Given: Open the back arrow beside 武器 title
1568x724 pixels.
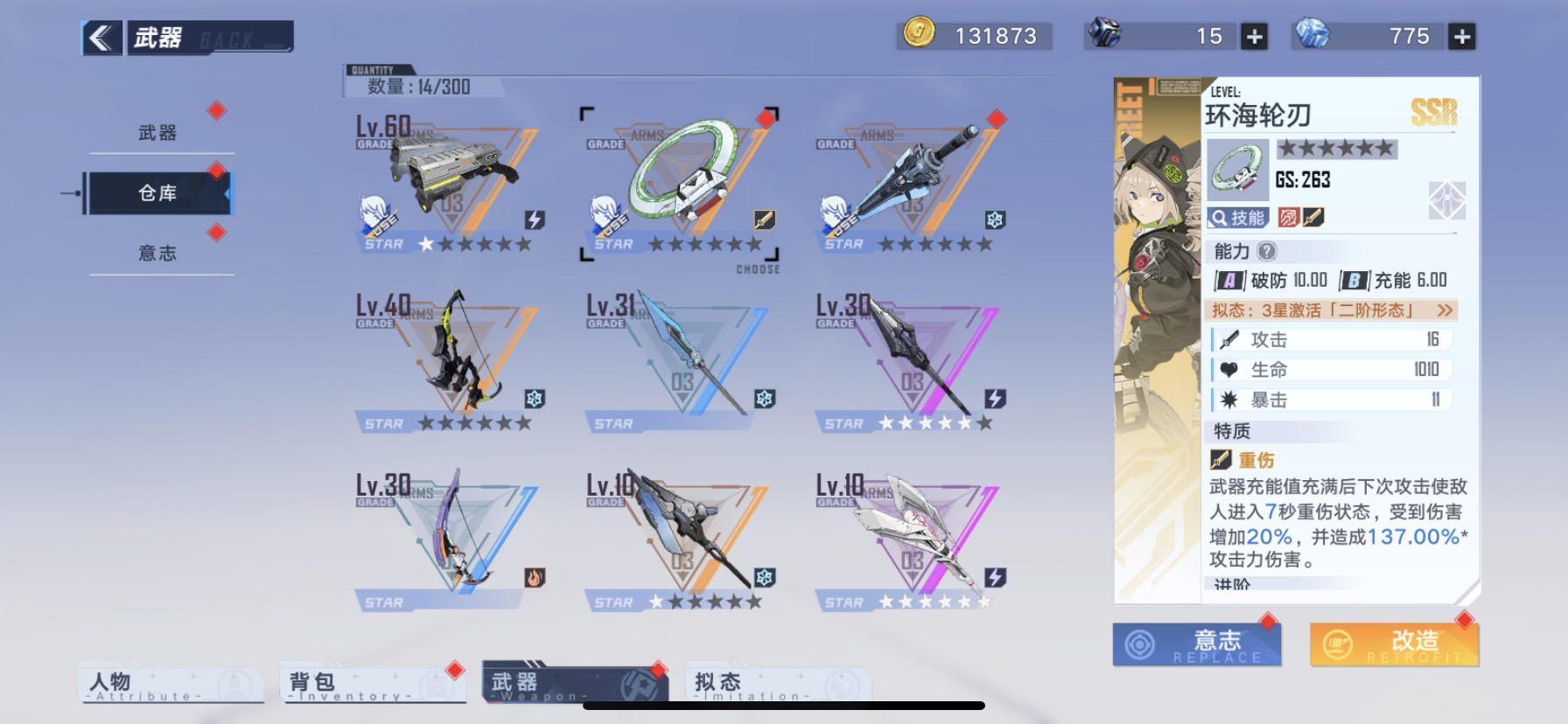Looking at the screenshot, I should [x=101, y=38].
